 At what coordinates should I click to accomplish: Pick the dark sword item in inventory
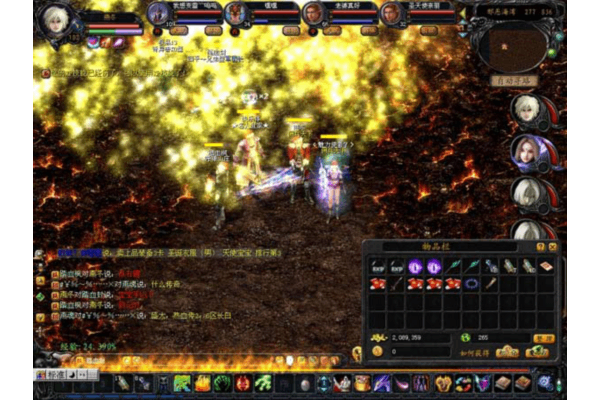(x=398, y=284)
